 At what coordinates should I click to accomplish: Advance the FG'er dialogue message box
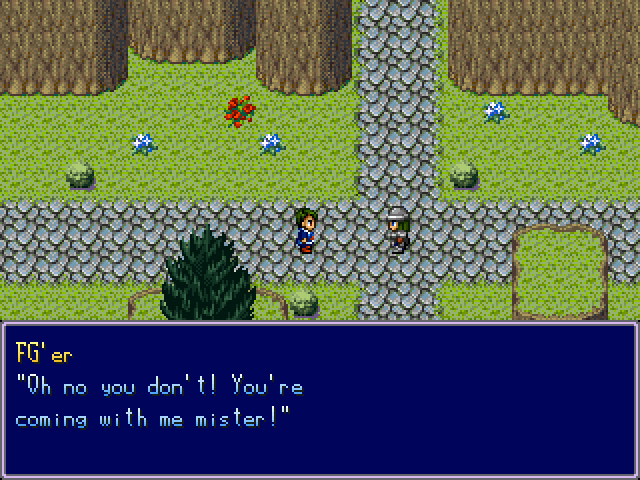click(320, 400)
